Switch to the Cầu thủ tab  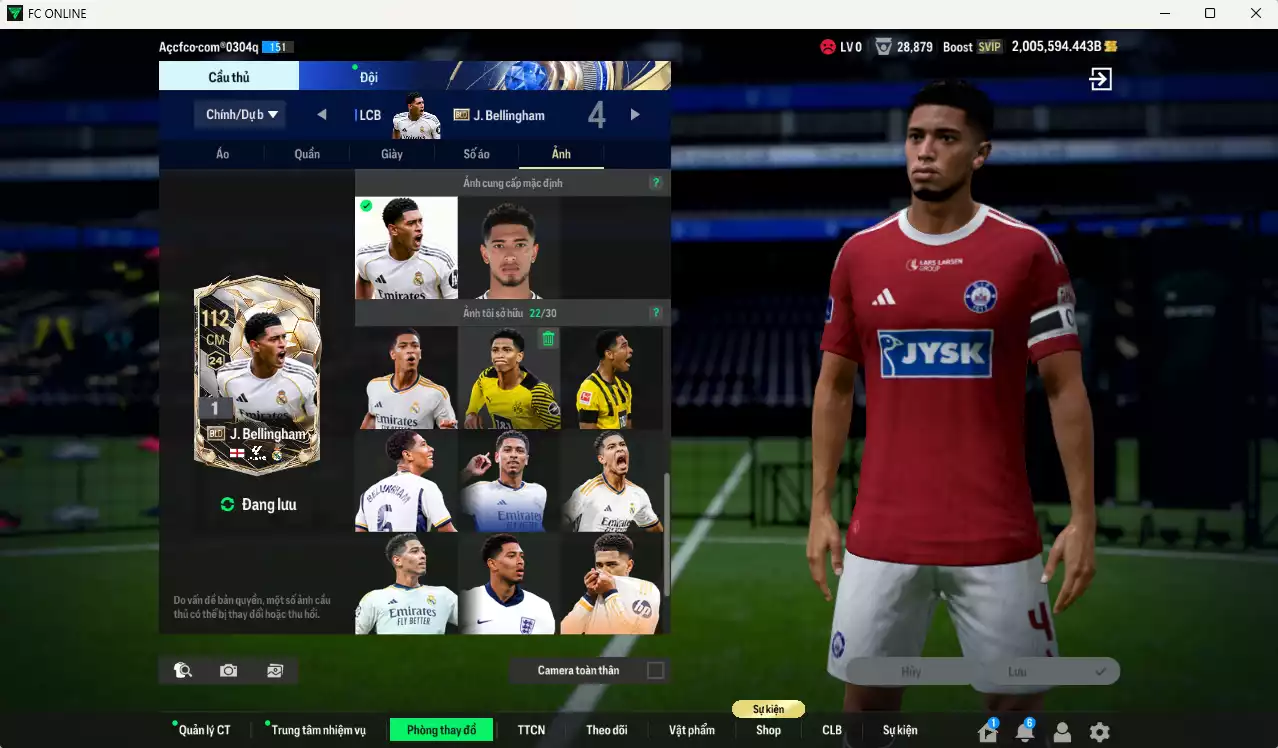pyautogui.click(x=229, y=77)
